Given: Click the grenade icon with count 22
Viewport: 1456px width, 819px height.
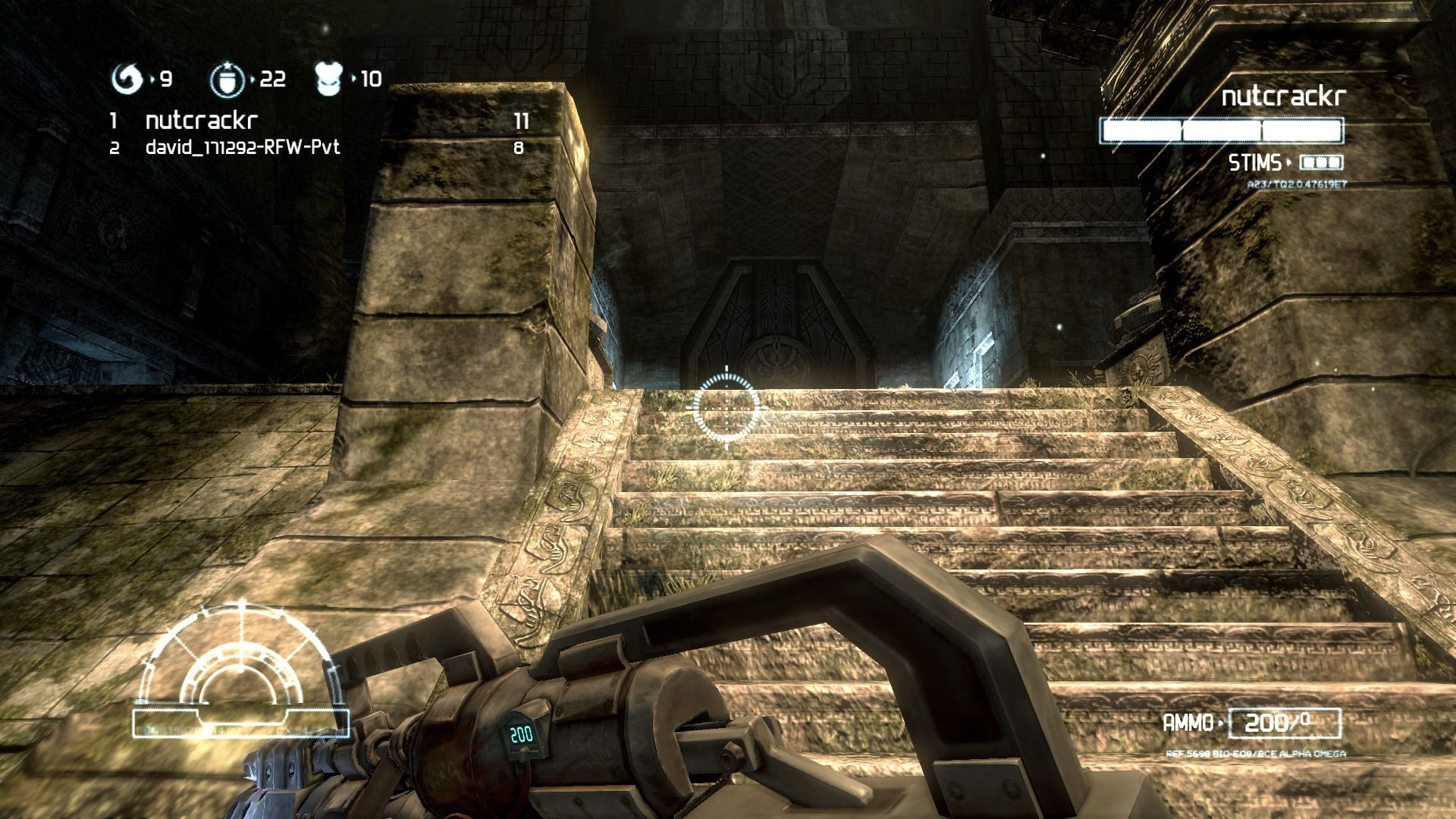Looking at the screenshot, I should [x=227, y=77].
